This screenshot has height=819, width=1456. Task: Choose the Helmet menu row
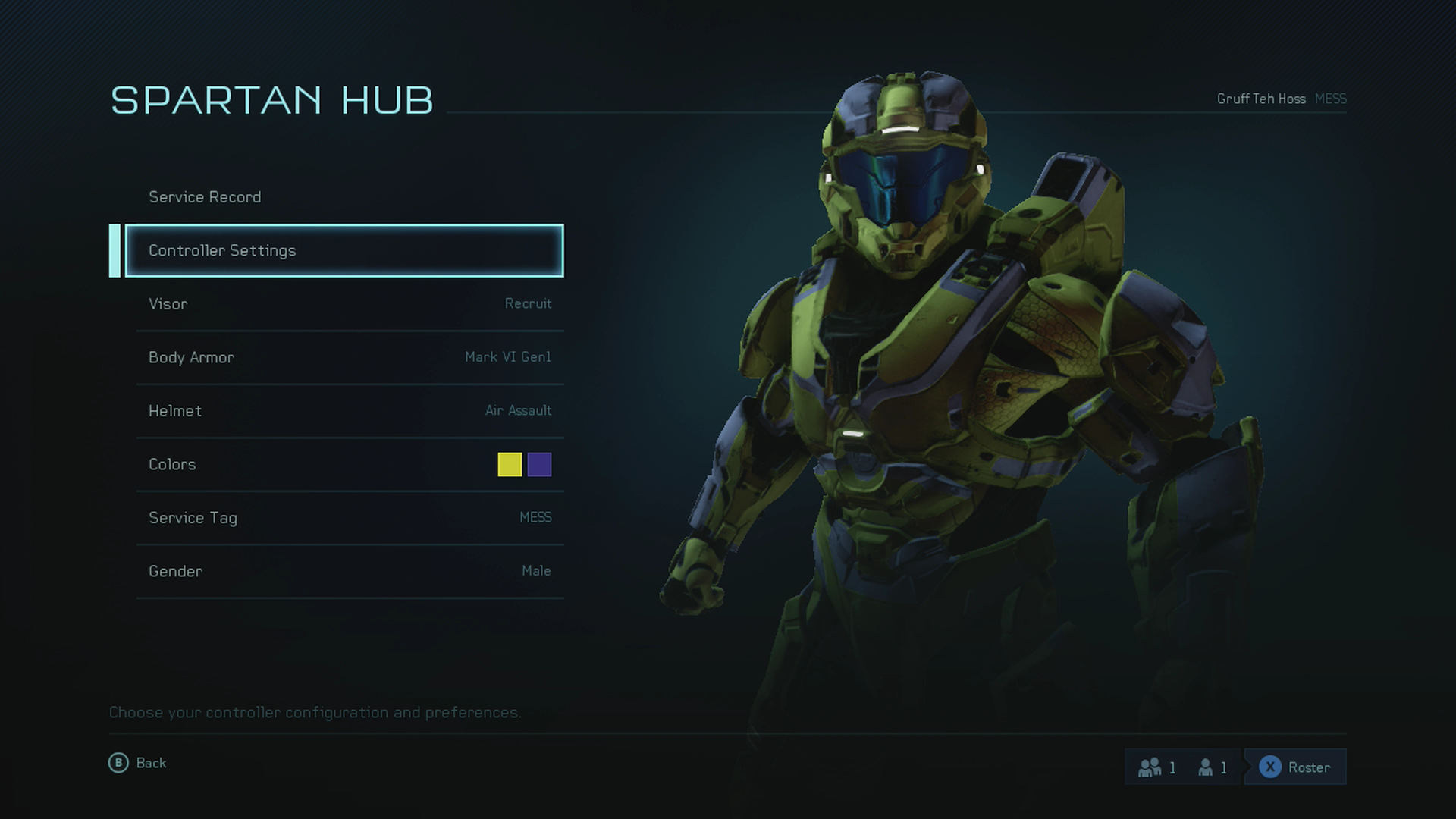(349, 411)
